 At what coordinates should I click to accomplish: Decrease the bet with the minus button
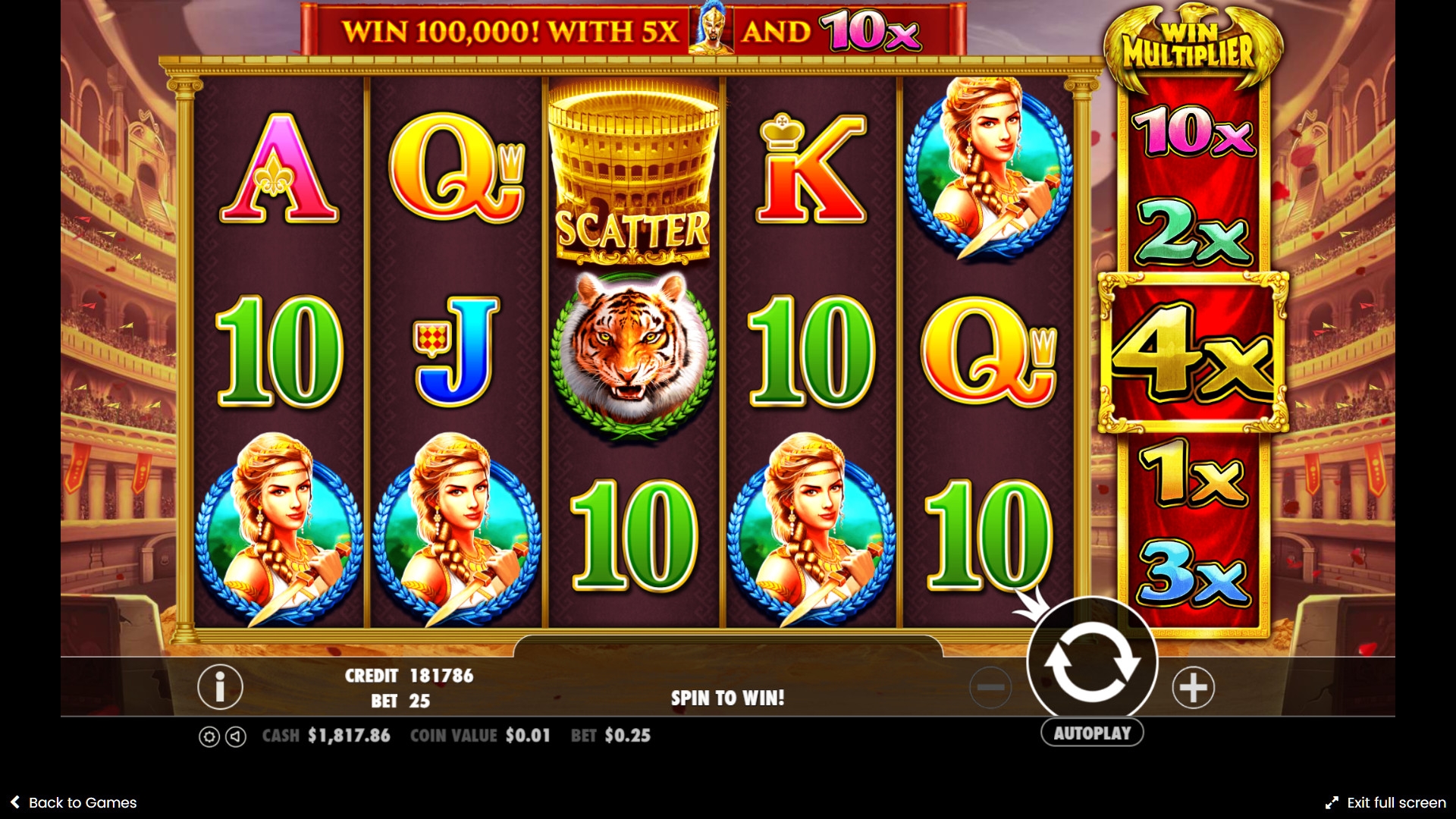[990, 688]
